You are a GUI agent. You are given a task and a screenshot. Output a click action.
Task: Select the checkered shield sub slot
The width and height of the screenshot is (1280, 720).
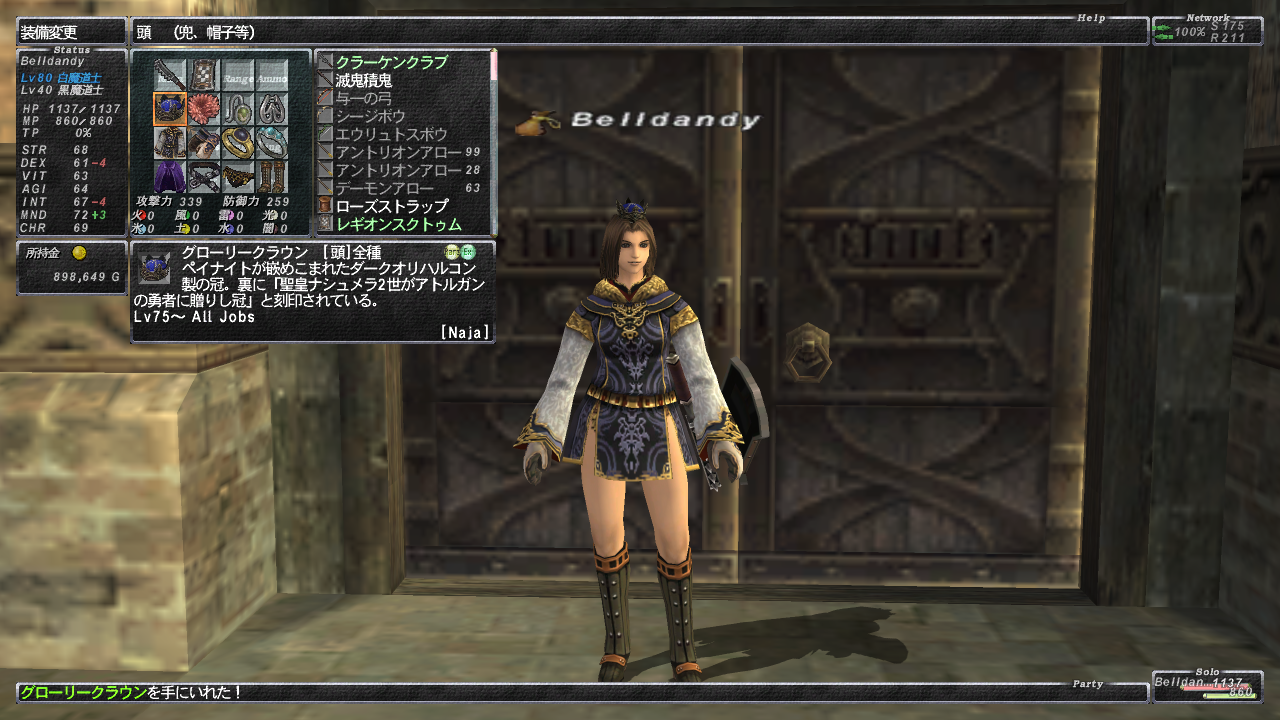point(204,76)
